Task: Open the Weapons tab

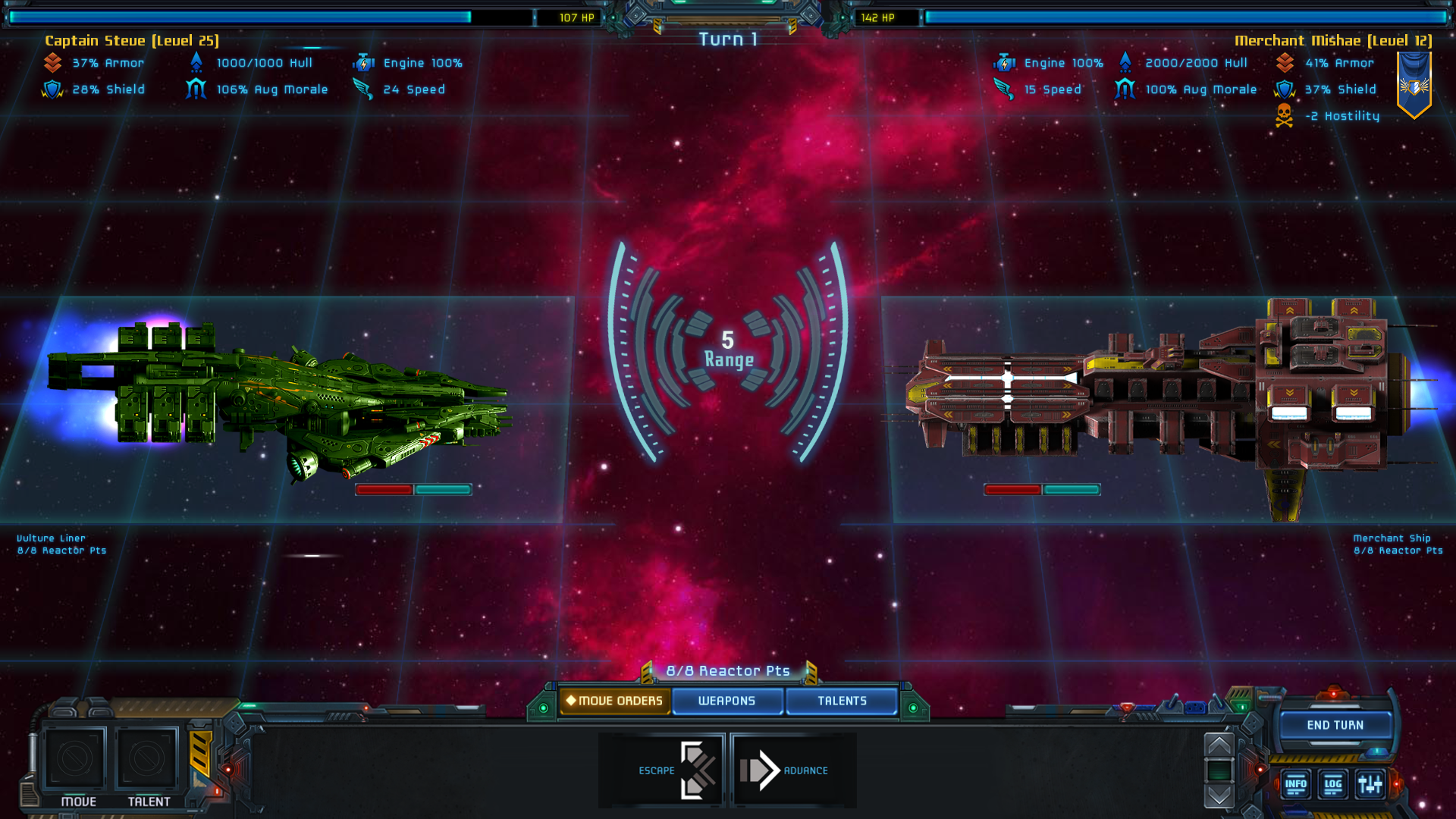Action: (x=726, y=701)
